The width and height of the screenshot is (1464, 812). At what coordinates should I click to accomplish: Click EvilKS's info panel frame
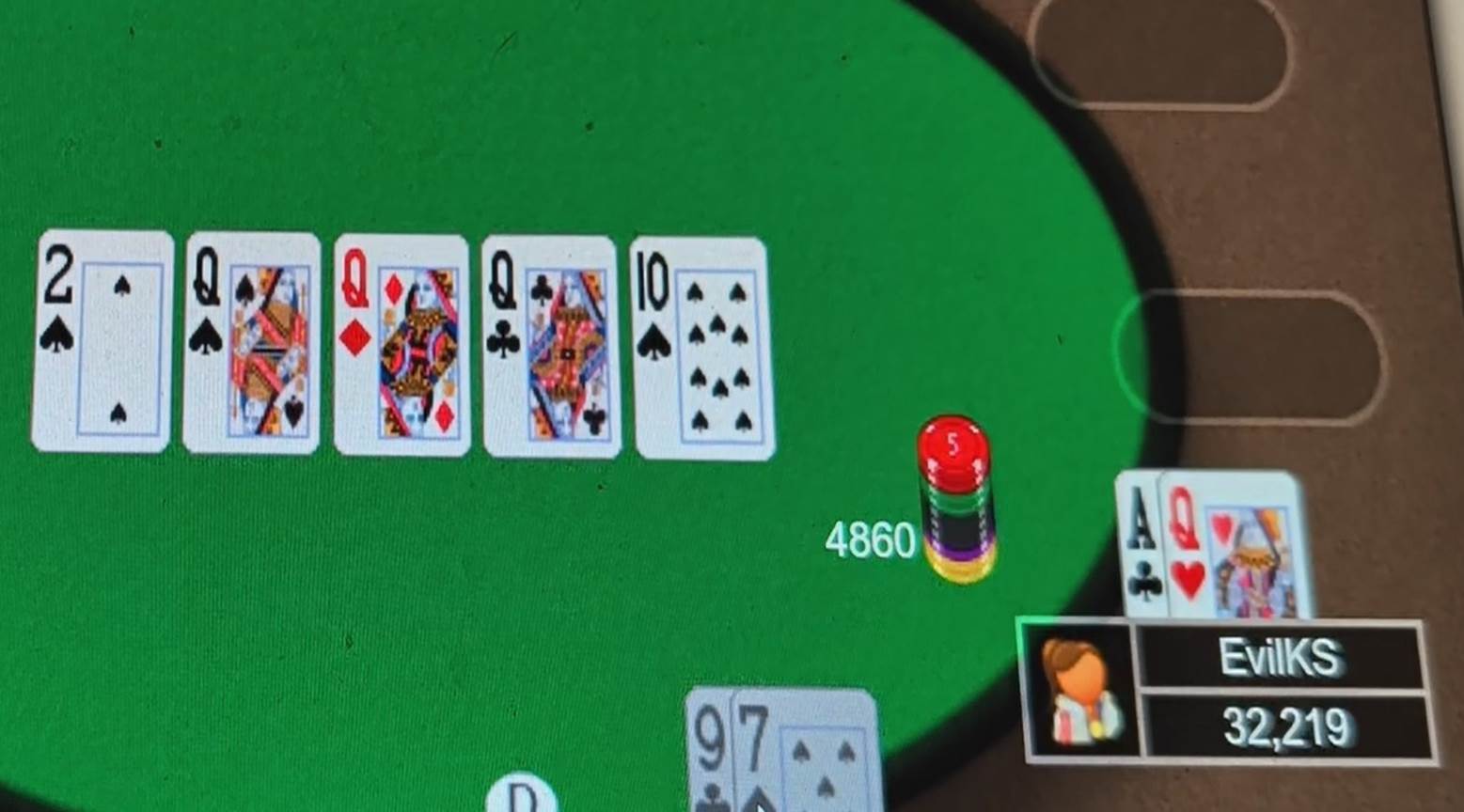1222,691
